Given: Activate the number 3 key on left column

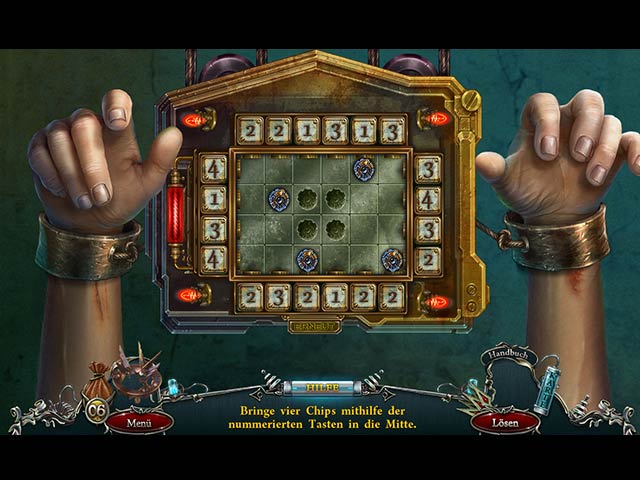Looking at the screenshot, I should coord(213,229).
